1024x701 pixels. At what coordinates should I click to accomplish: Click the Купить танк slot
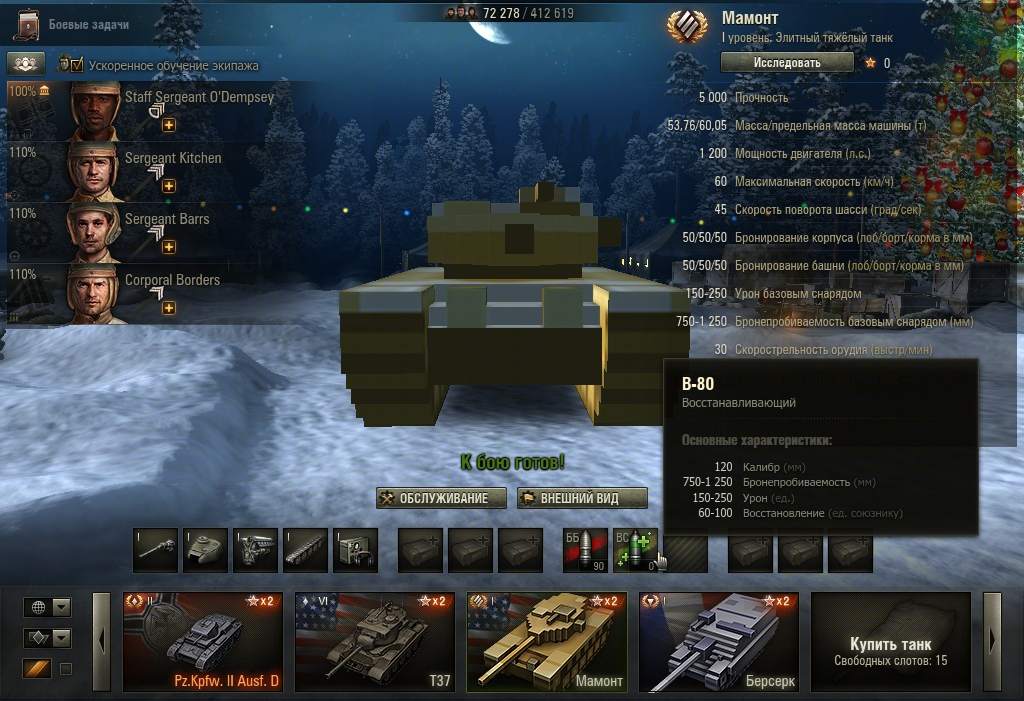click(890, 642)
